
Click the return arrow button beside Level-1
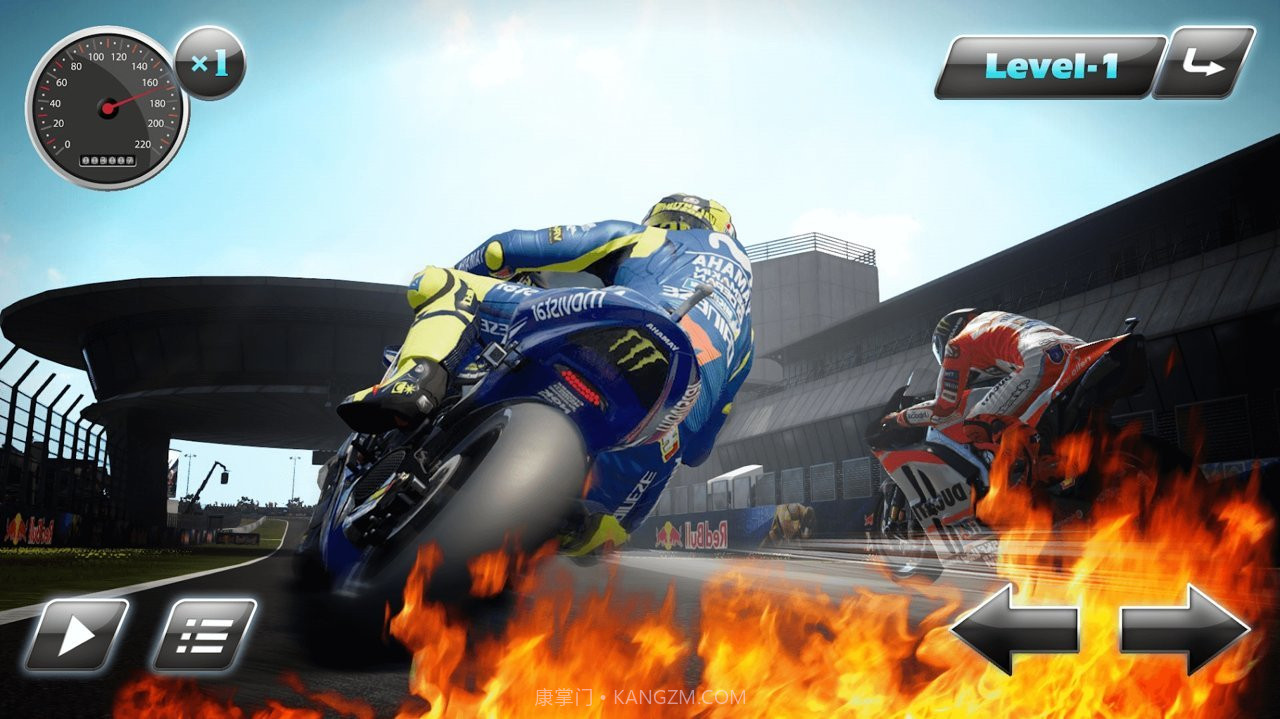(1203, 64)
